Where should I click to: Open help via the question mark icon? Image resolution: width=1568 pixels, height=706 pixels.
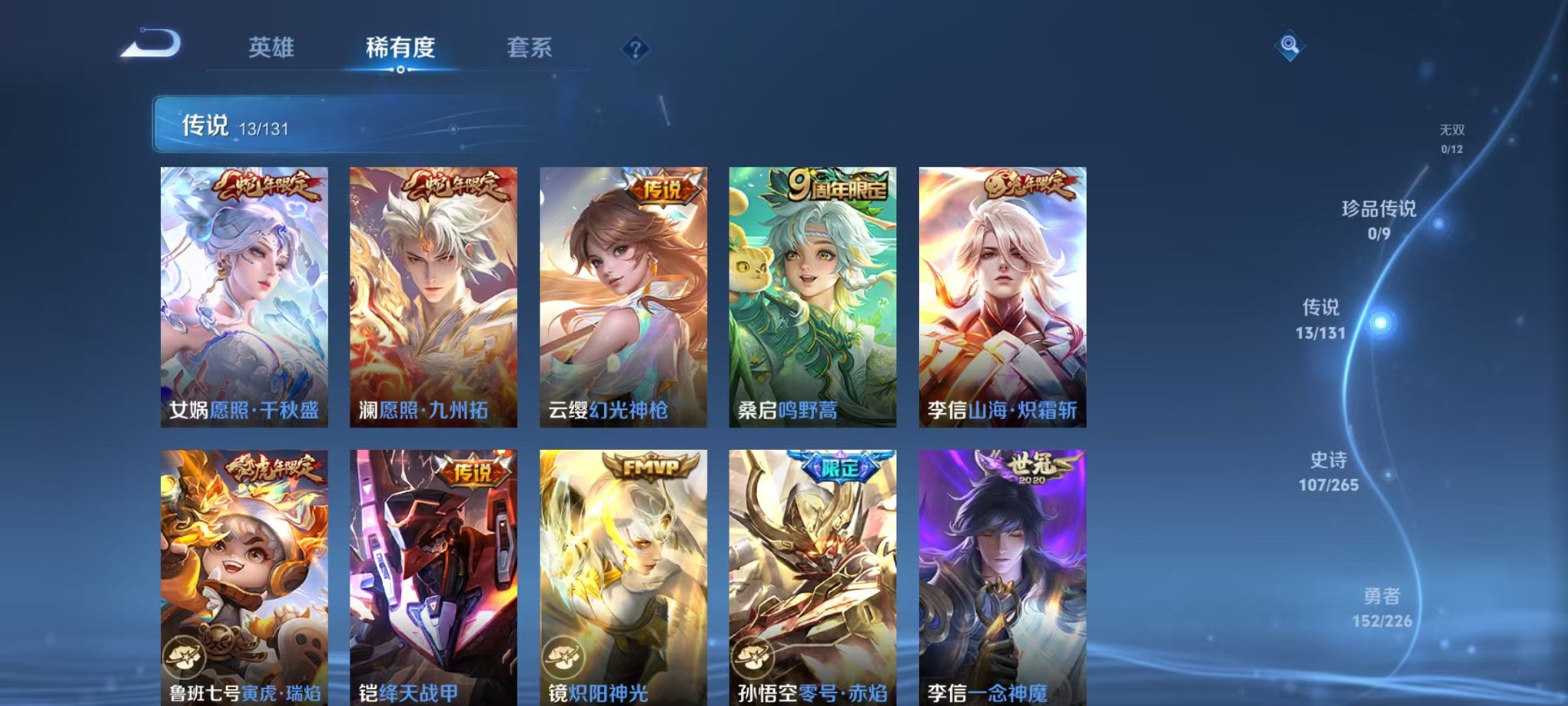[635, 49]
